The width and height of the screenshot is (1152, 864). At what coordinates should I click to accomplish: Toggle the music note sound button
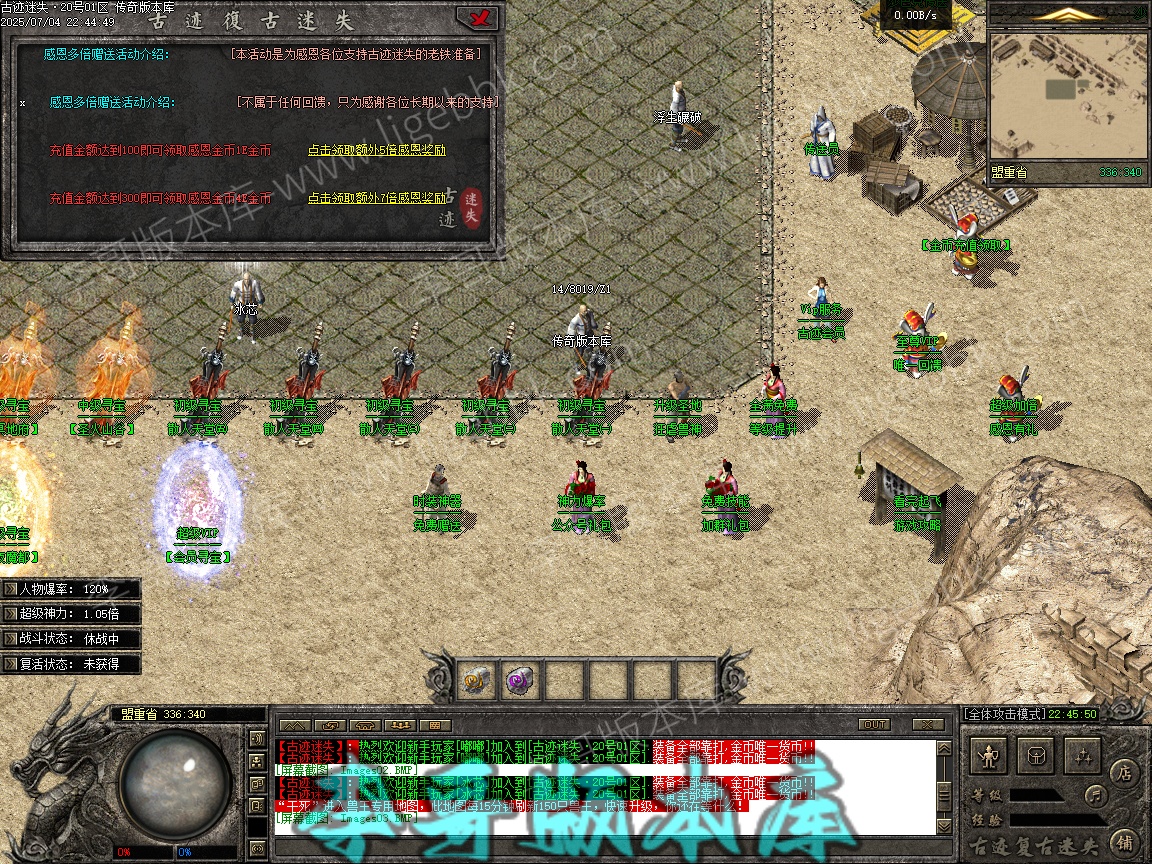coord(1097,796)
